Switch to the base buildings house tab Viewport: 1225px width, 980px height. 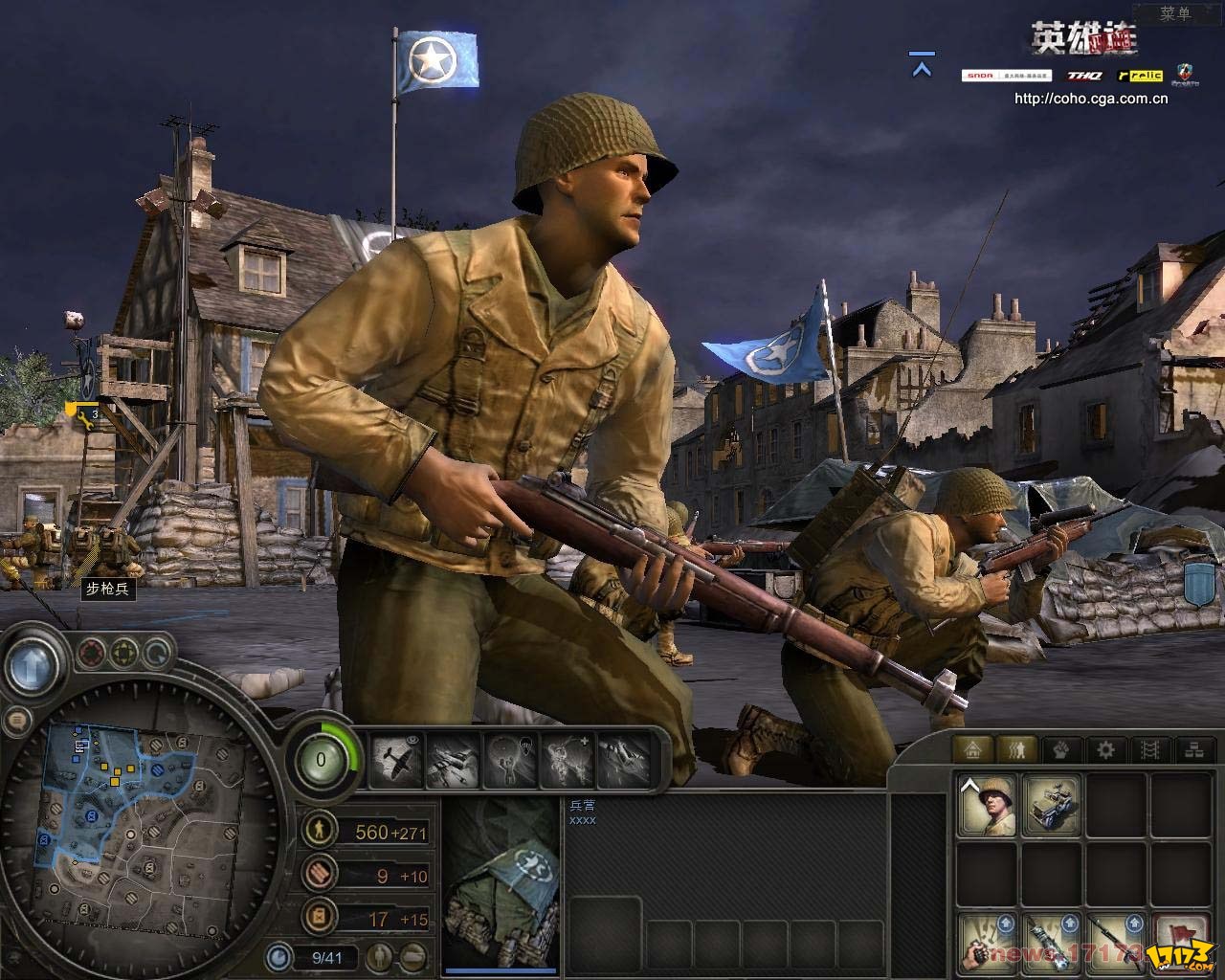974,749
